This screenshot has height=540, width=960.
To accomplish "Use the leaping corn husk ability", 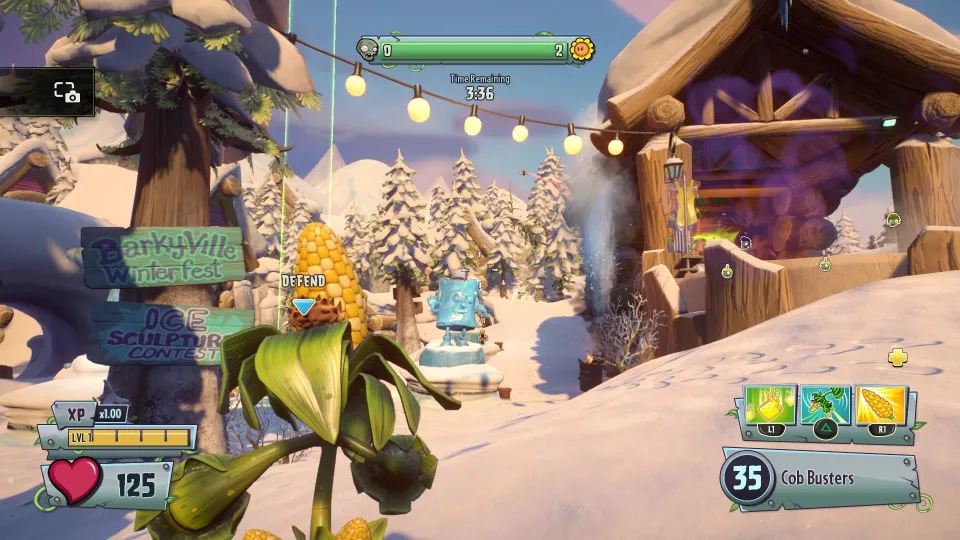I will [826, 406].
